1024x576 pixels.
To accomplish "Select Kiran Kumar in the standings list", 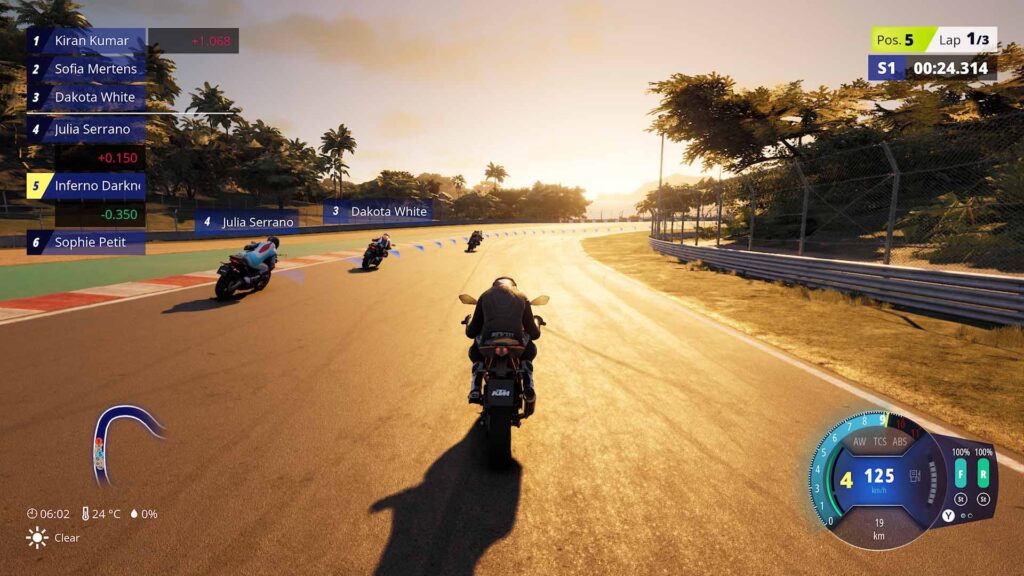I will (x=90, y=41).
